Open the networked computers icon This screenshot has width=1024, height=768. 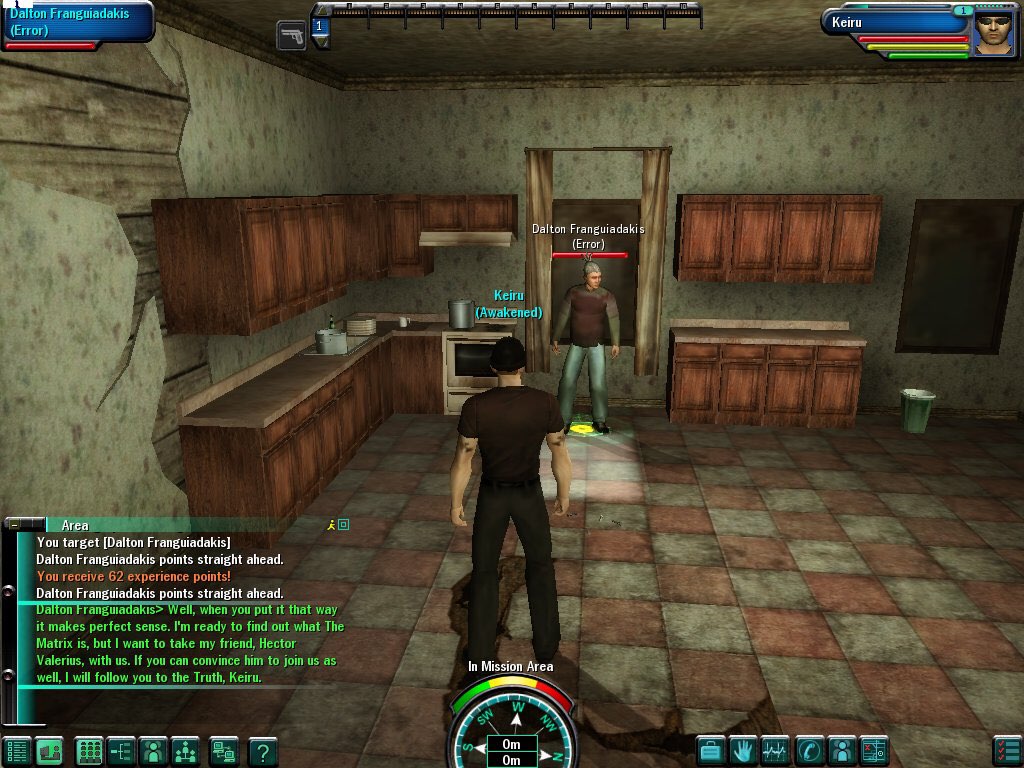click(224, 750)
